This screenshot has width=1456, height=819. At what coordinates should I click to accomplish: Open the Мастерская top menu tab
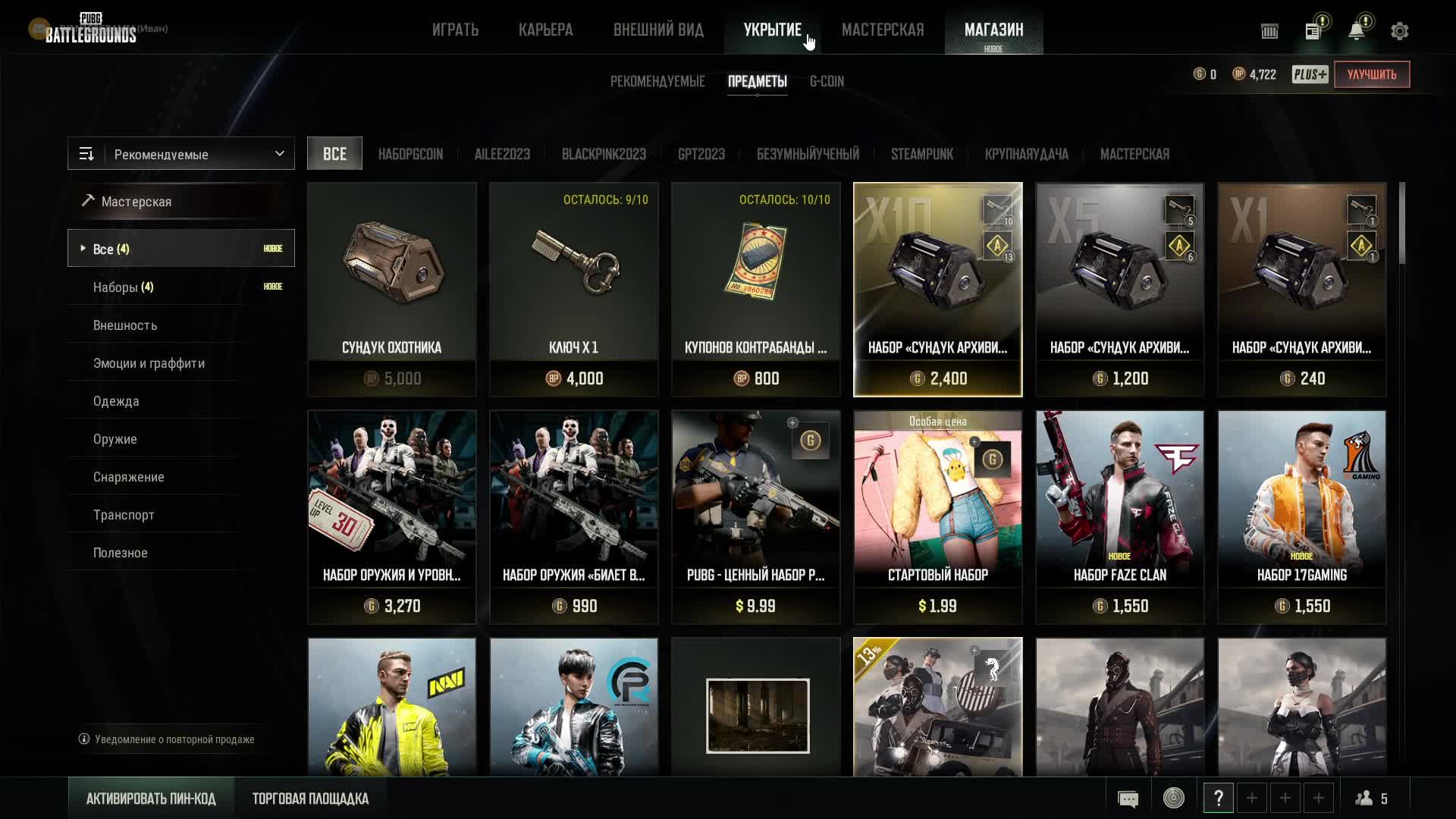(x=883, y=30)
